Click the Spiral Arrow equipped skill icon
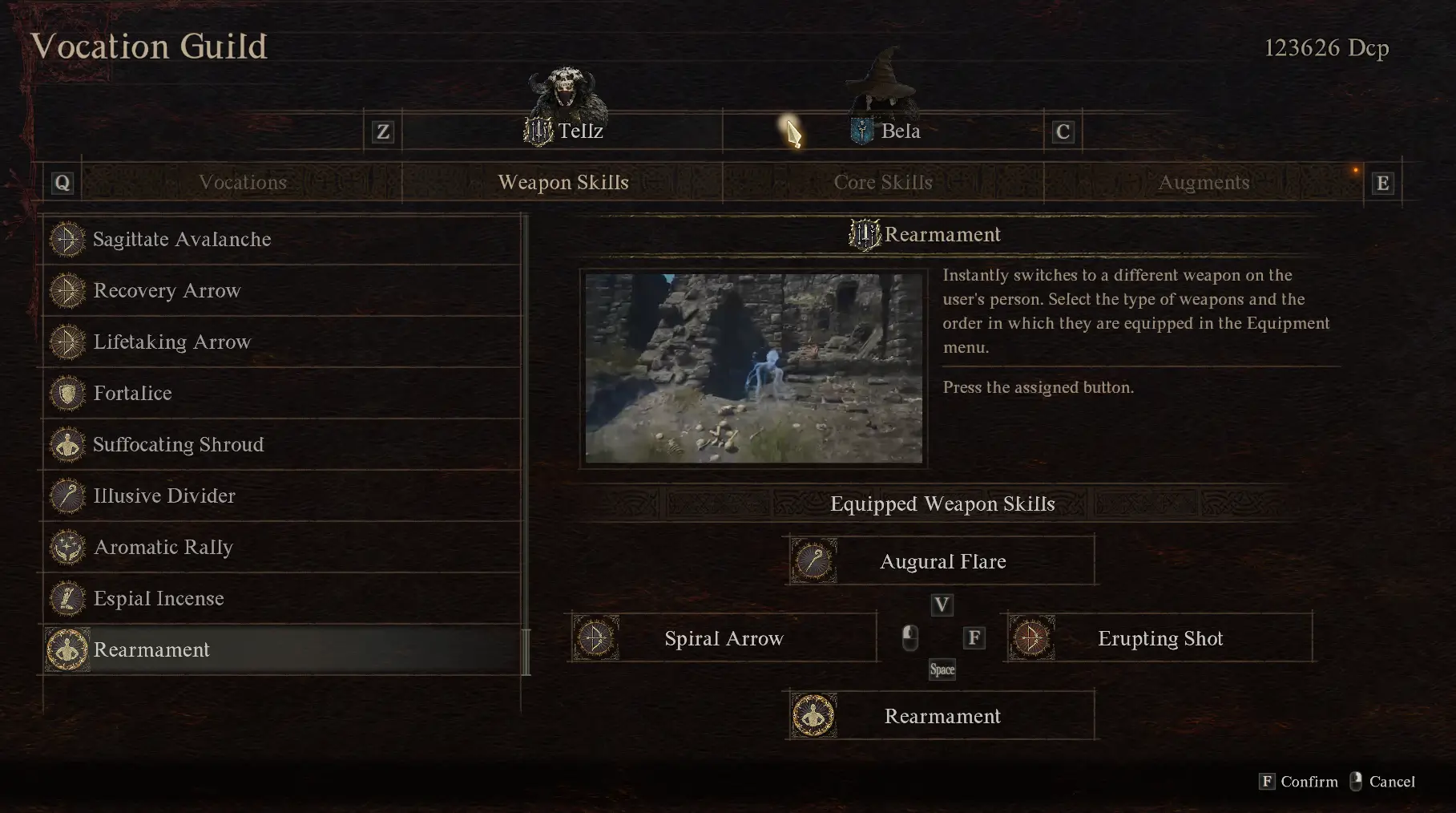Image resolution: width=1456 pixels, height=813 pixels. 595,638
